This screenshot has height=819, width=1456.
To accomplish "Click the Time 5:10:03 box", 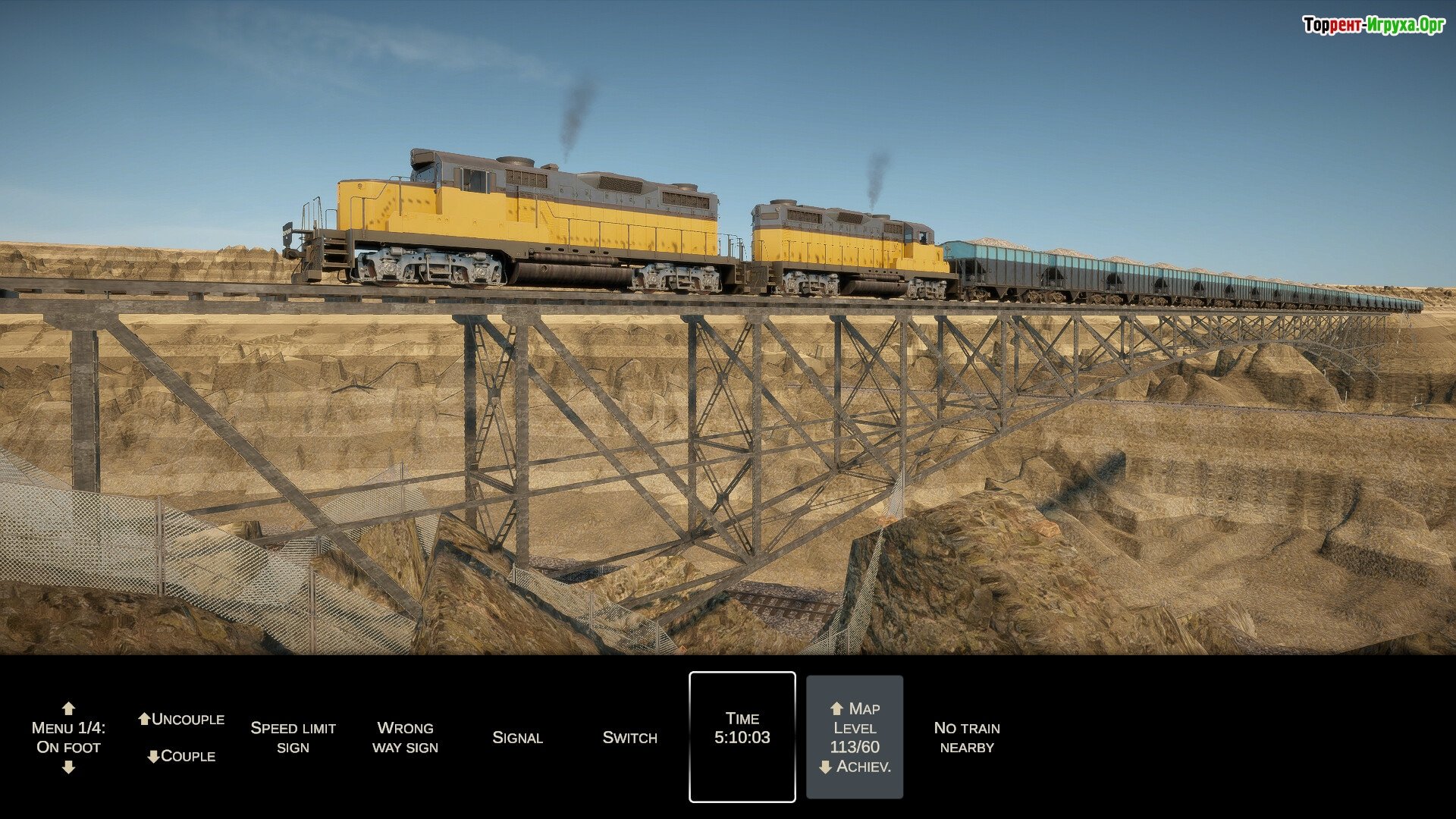I will tap(742, 737).
